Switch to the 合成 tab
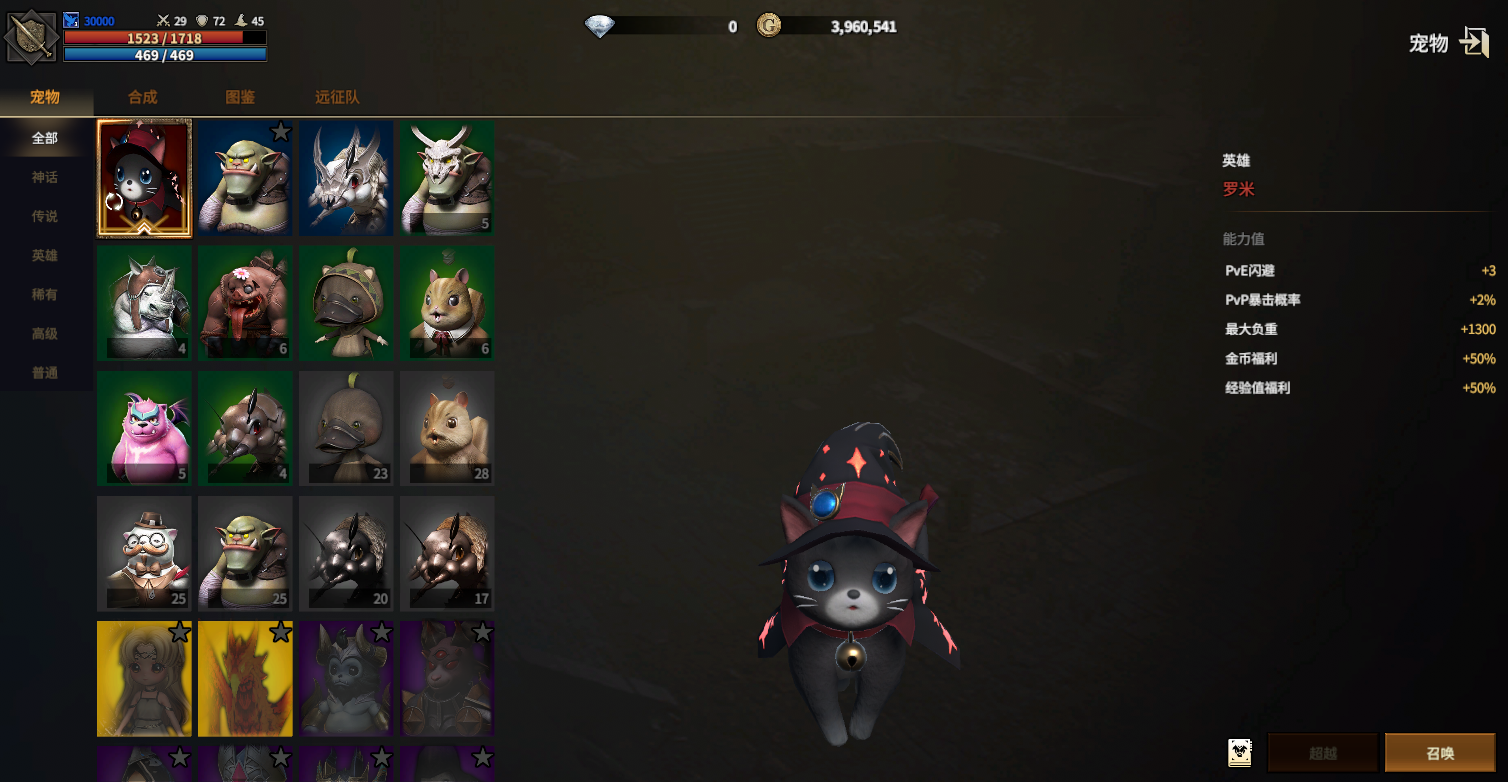 pyautogui.click(x=143, y=97)
